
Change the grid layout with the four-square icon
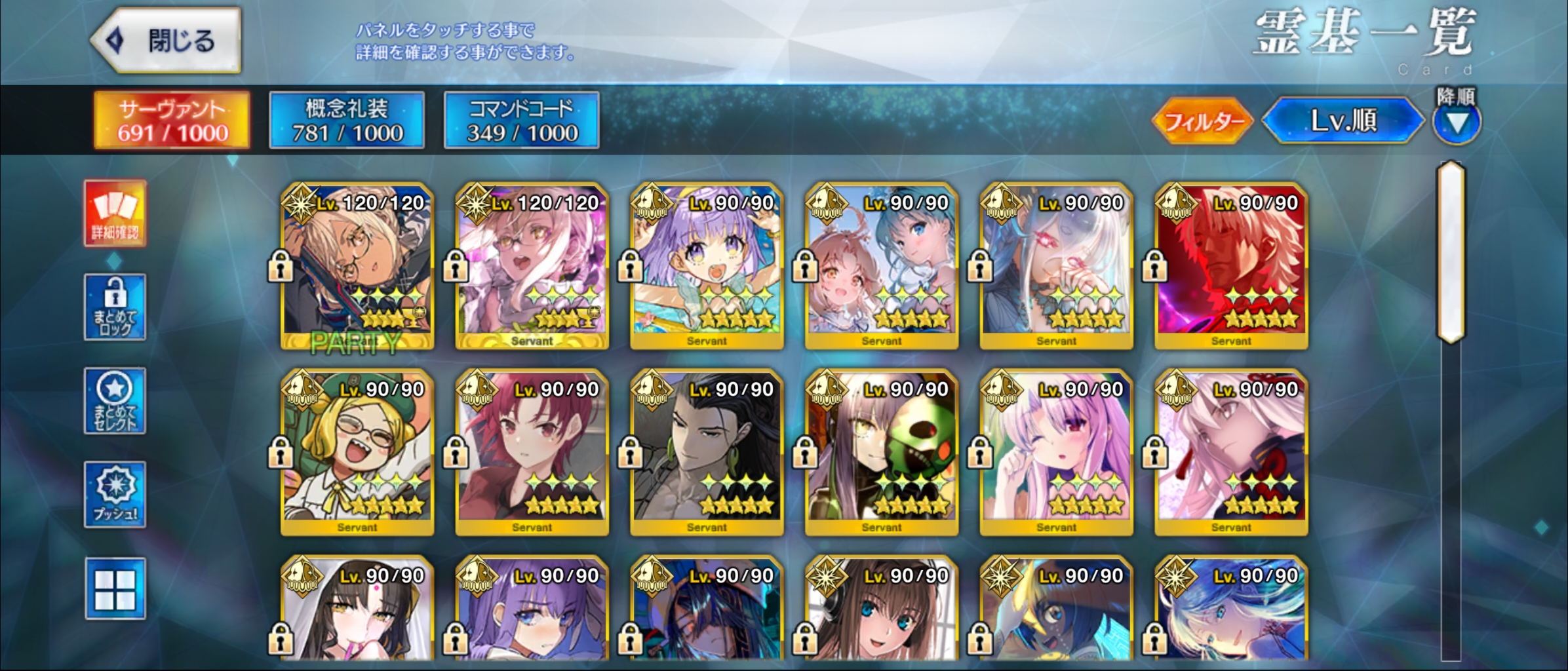click(x=115, y=588)
